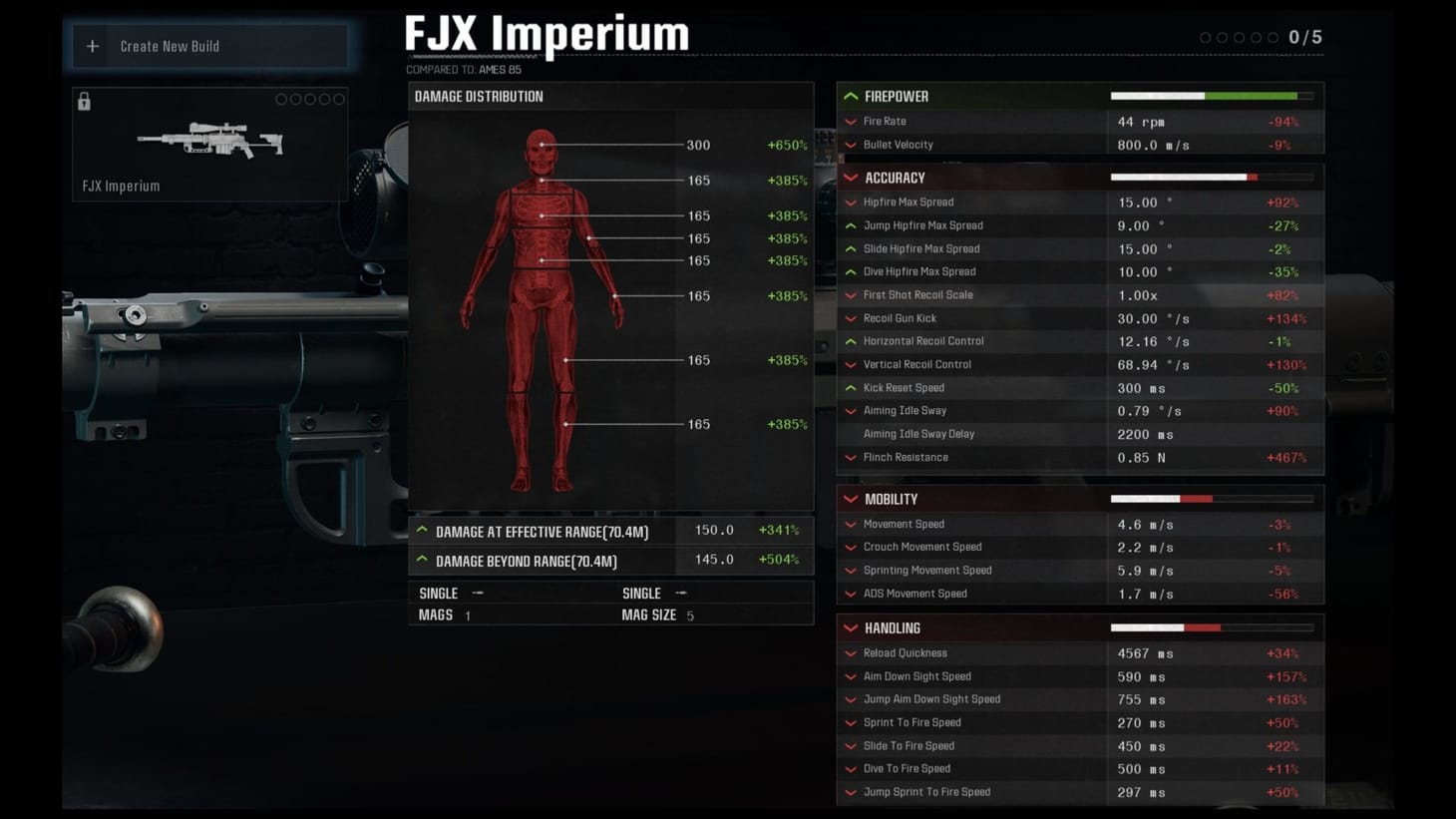Click the single-fire mode icon next to SINGLE
1456x819 pixels.
(x=478, y=592)
